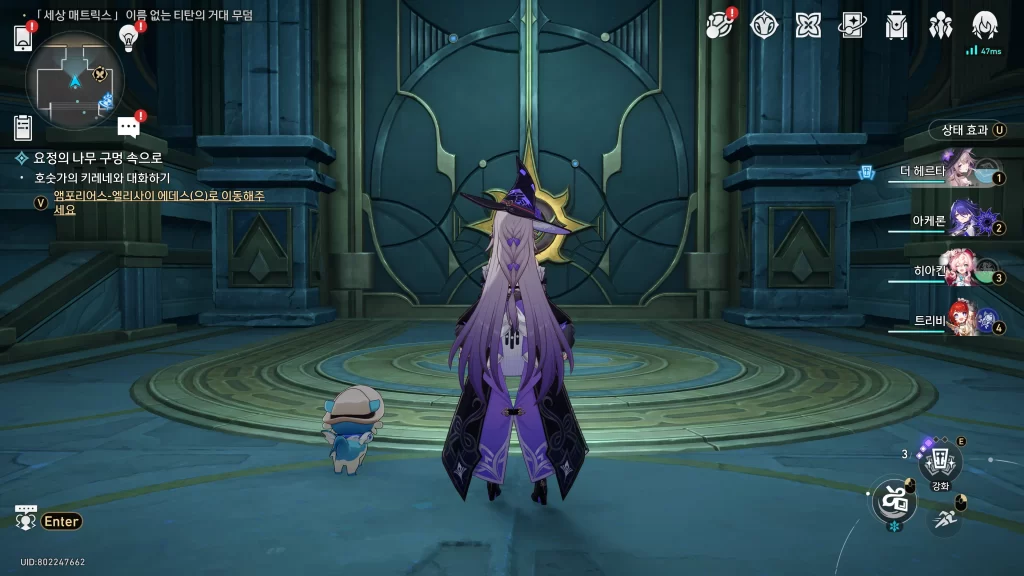Open the clipboard mission log icon
This screenshot has width=1024, height=576.
click(23, 127)
